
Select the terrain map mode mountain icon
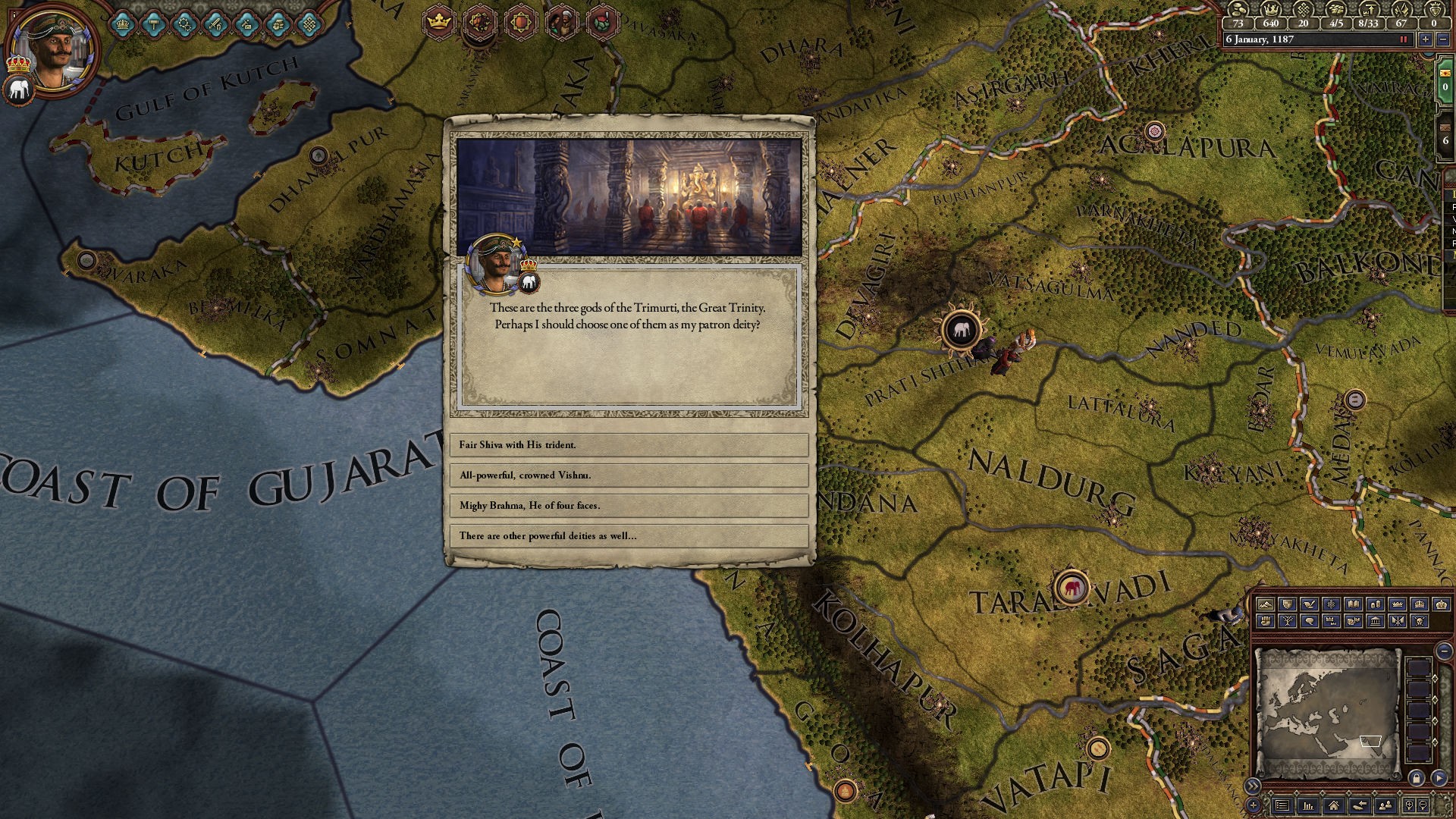(1266, 605)
